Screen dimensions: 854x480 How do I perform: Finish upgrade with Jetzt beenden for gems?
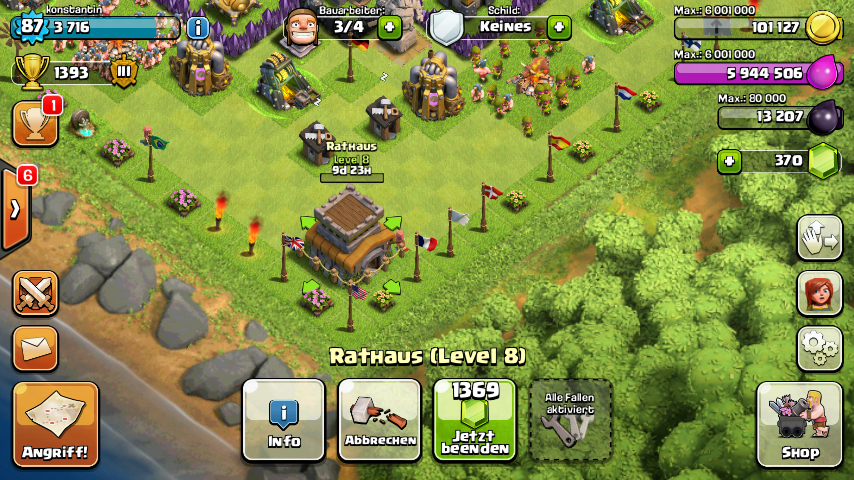(474, 420)
